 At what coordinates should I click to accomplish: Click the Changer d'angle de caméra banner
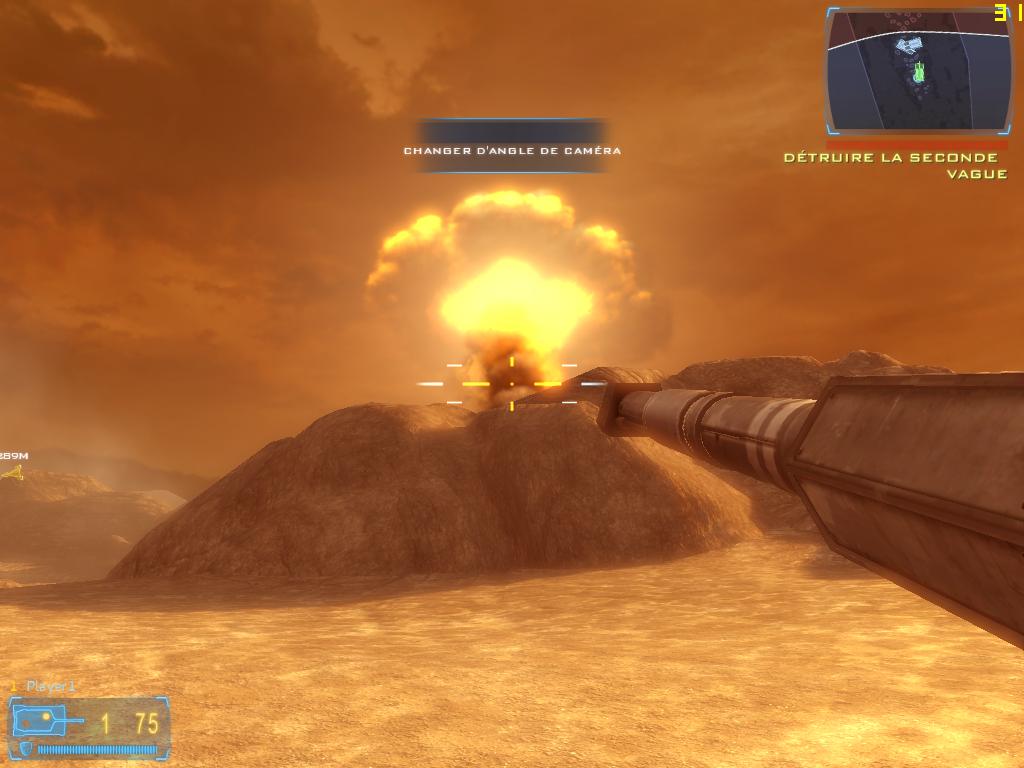(x=512, y=150)
